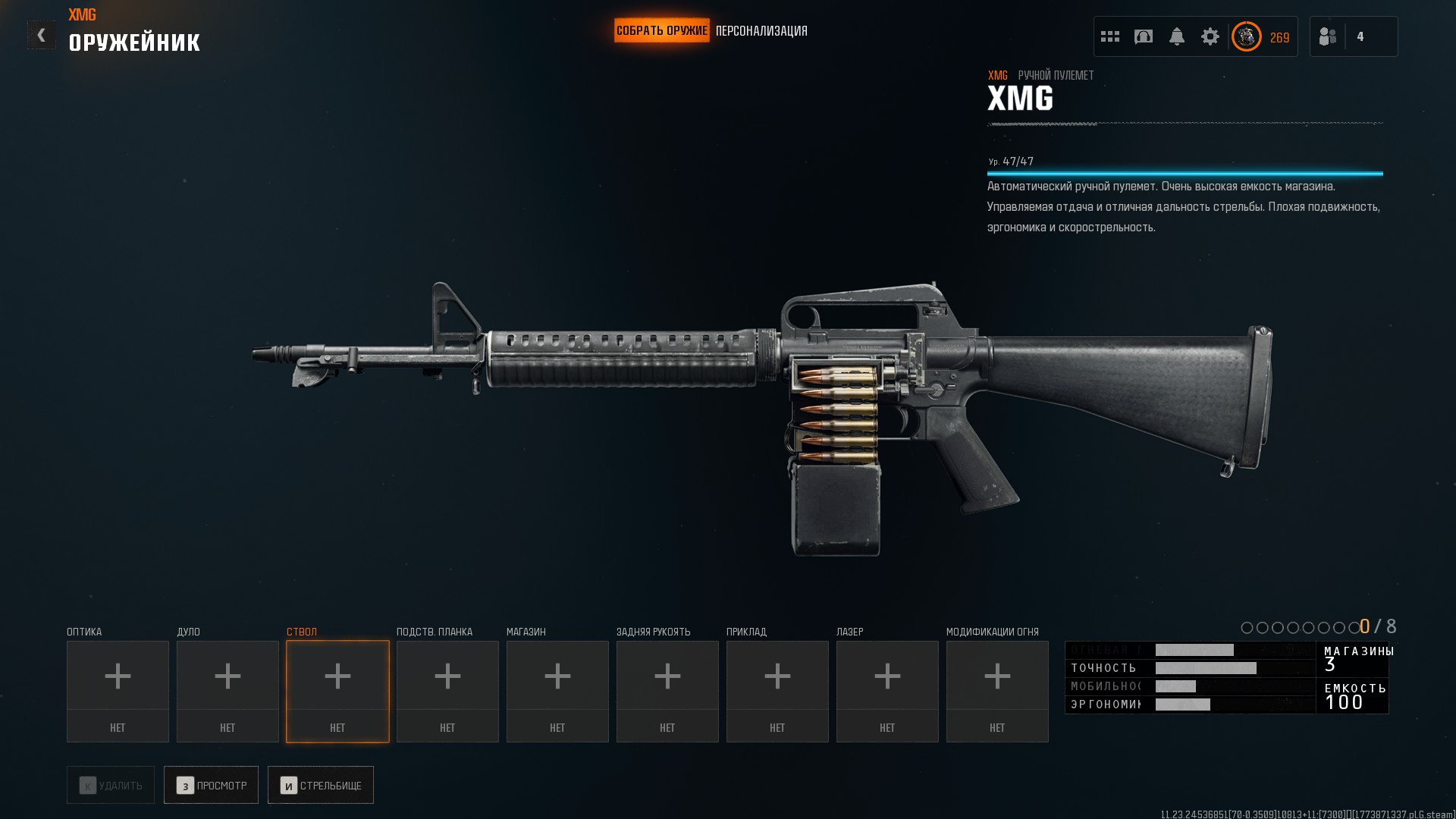Pick the Задняя рукоять slot
Image resolution: width=1456 pixels, height=819 pixels.
(x=667, y=691)
